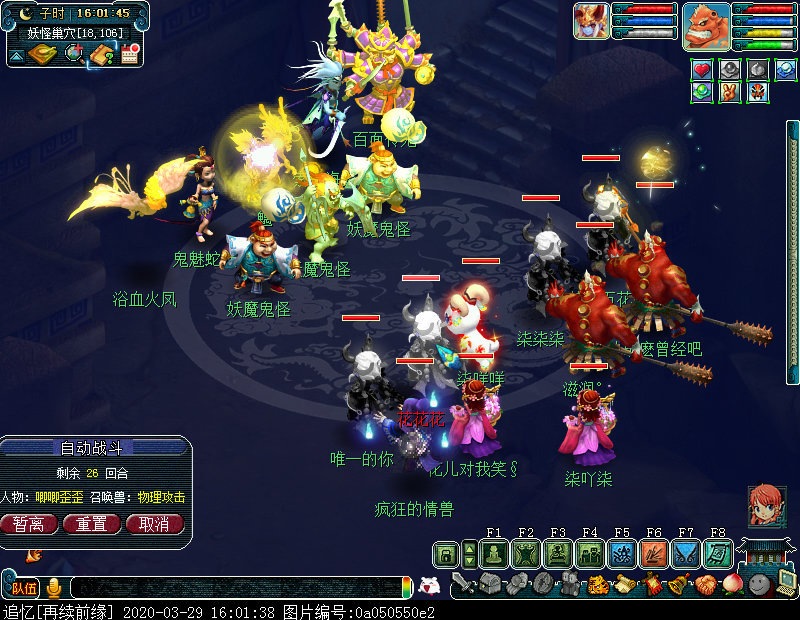Click the 队伍 team channel button
Image resolution: width=800 pixels, height=620 pixels.
pyautogui.click(x=24, y=588)
